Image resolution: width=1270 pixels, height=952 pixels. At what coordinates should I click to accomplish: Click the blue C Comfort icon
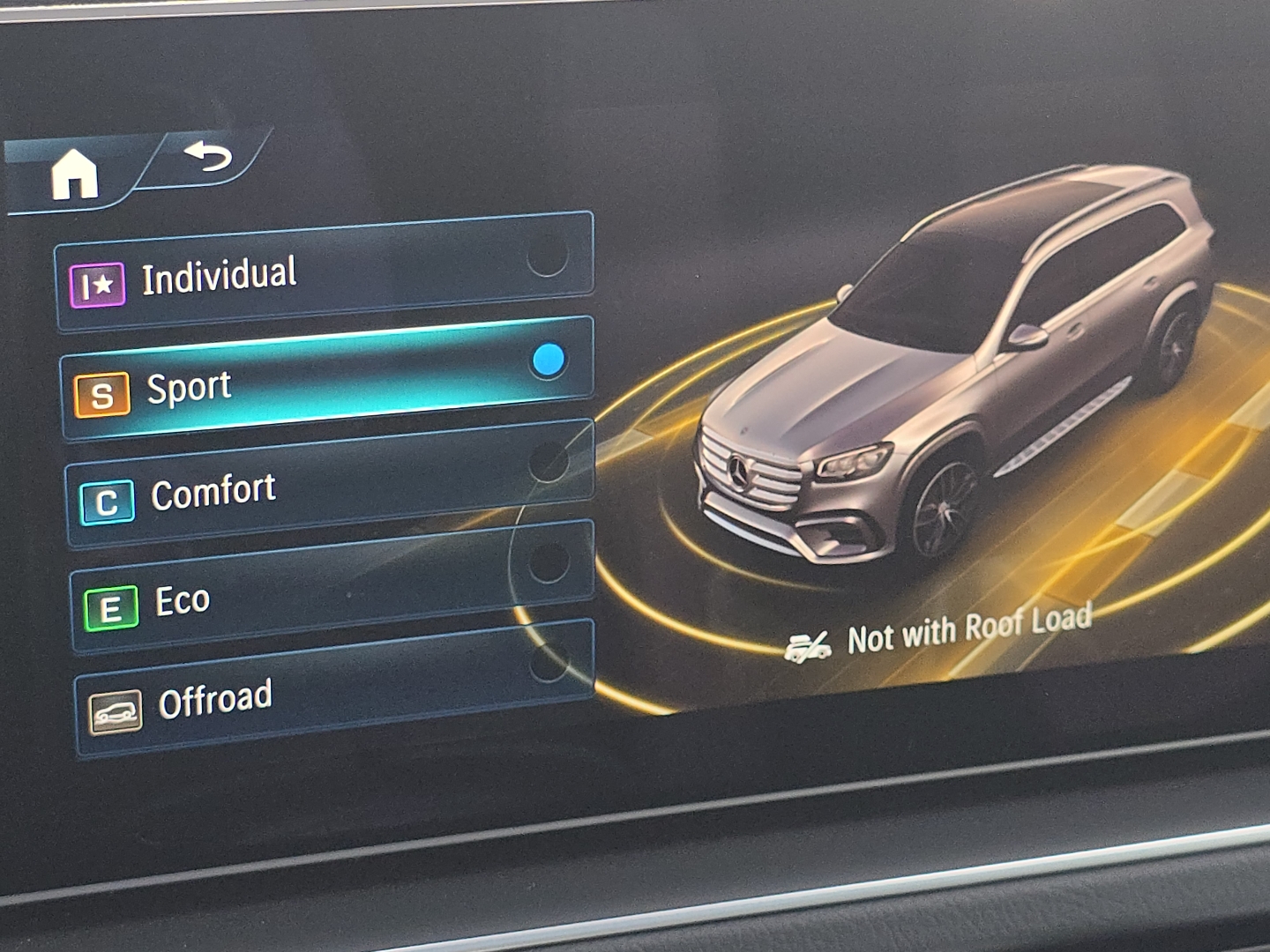click(x=106, y=501)
